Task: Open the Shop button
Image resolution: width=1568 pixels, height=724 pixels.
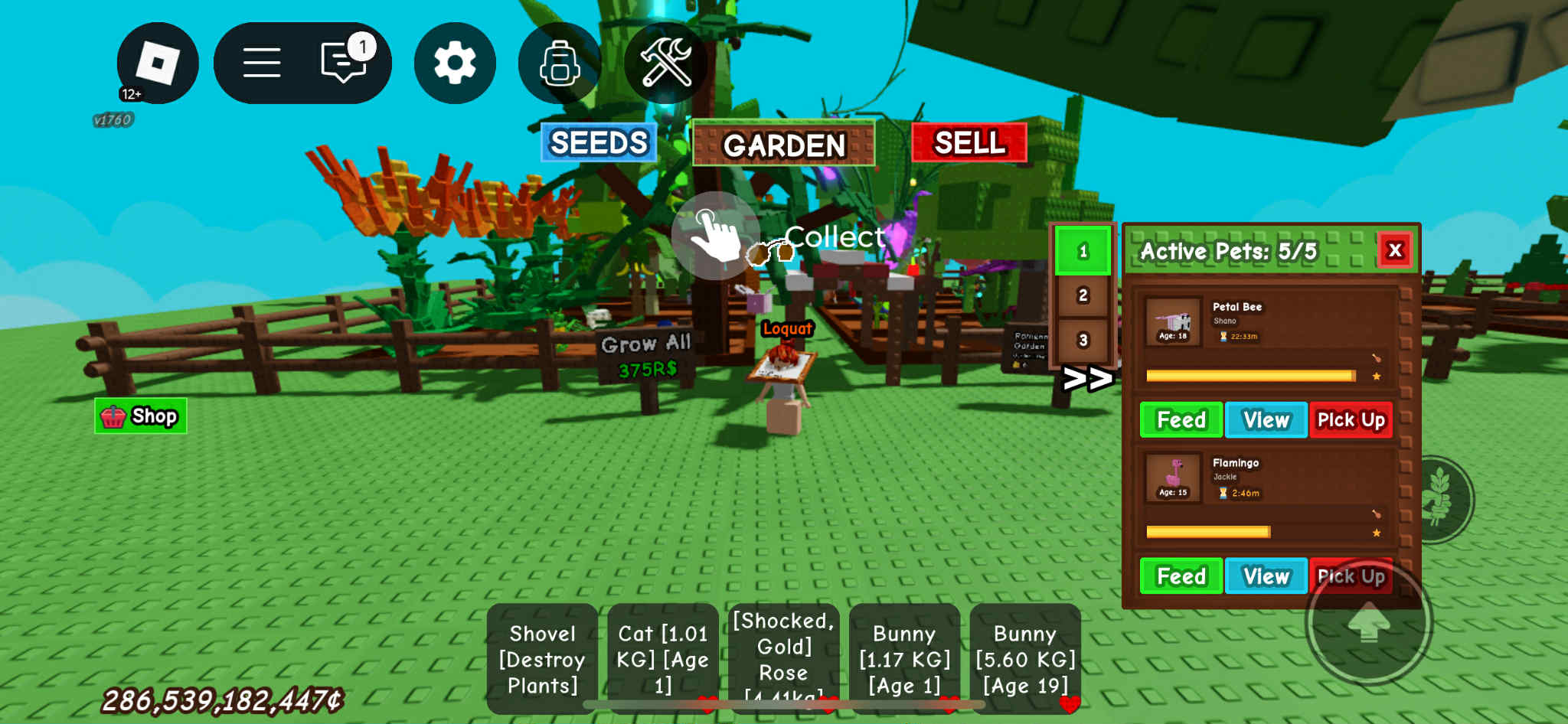Action: tap(141, 416)
